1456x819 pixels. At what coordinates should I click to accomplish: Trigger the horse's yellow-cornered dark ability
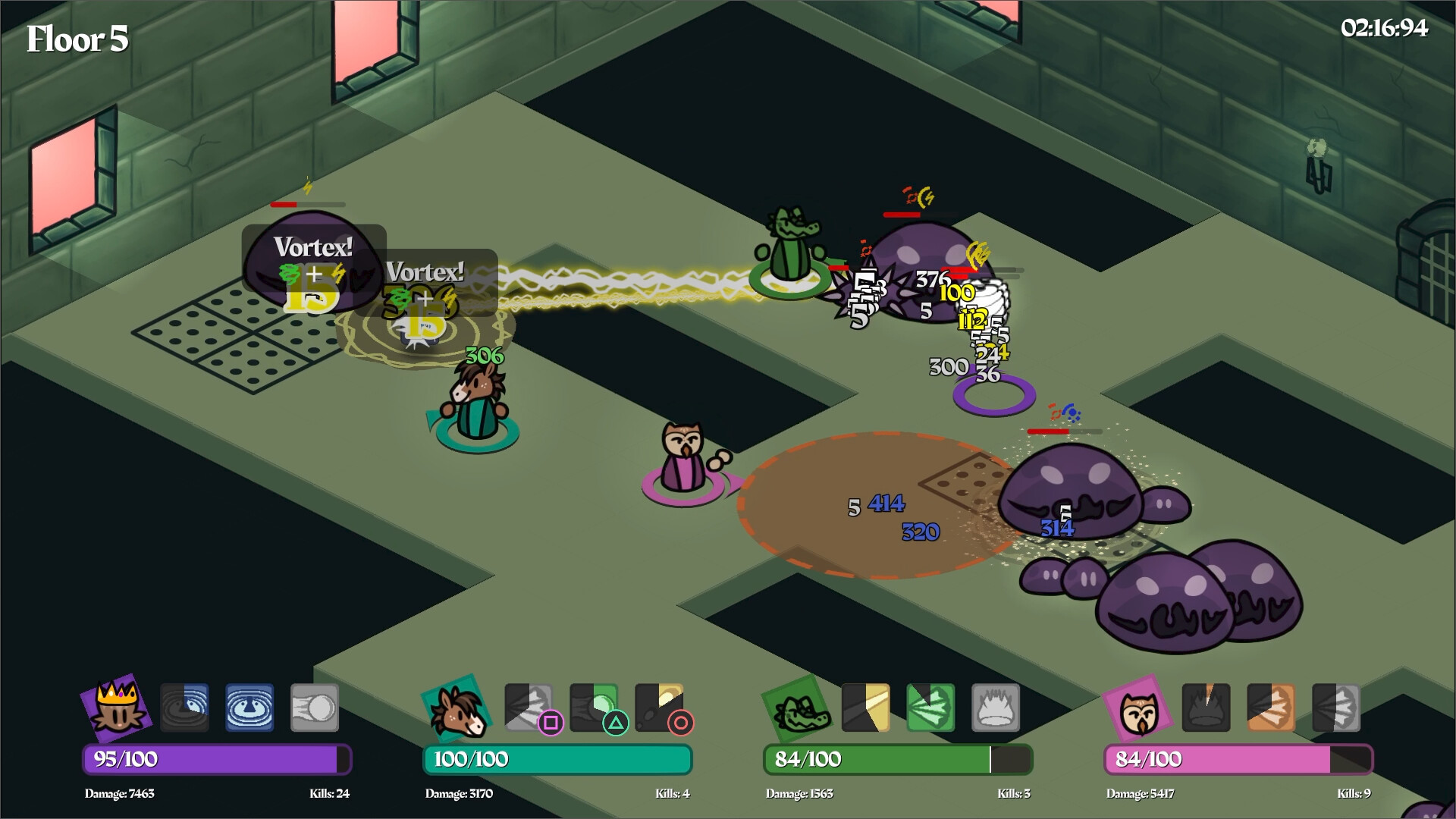click(659, 708)
